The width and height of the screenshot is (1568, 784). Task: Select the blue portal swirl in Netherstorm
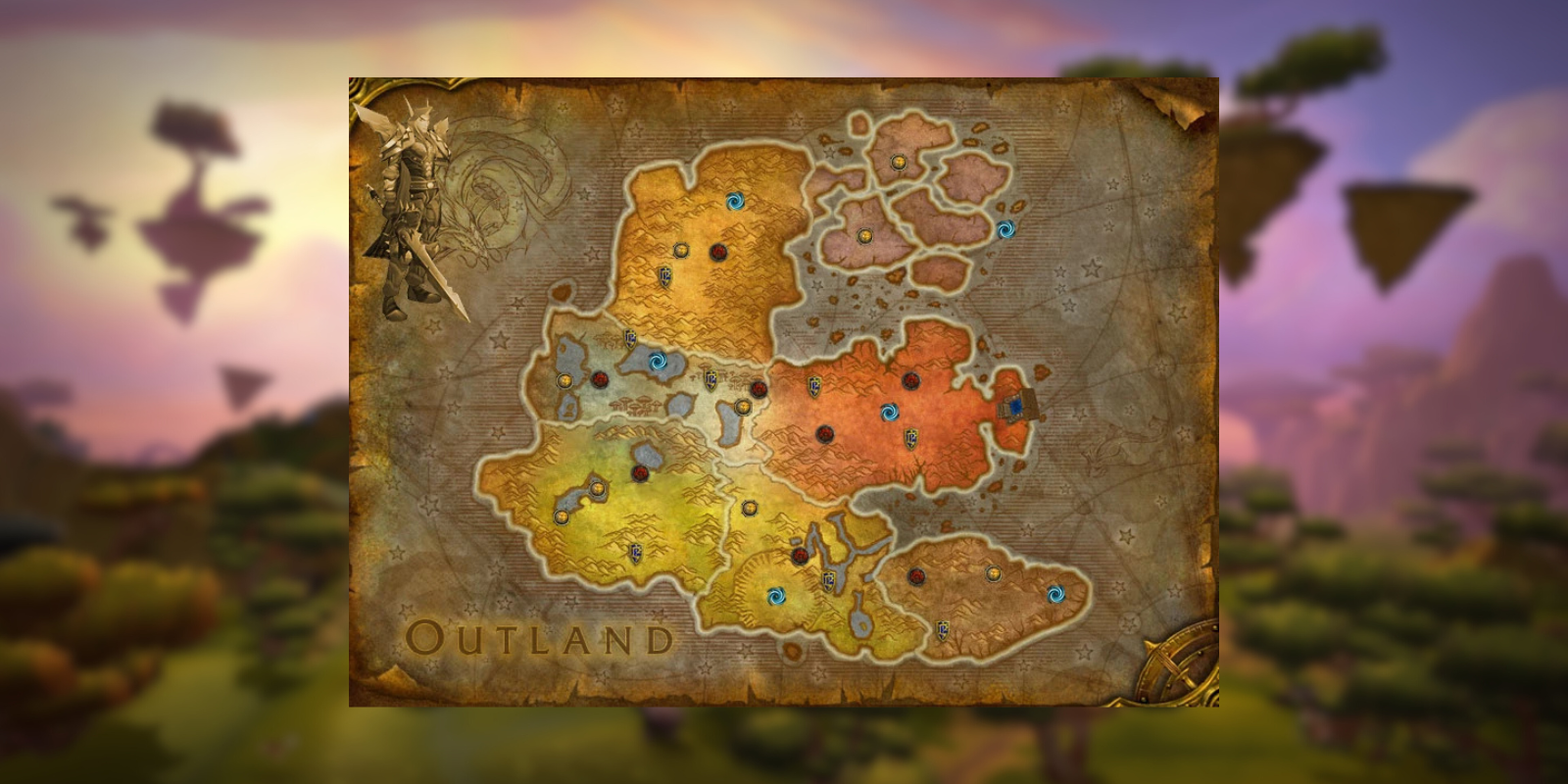[x=1006, y=228]
